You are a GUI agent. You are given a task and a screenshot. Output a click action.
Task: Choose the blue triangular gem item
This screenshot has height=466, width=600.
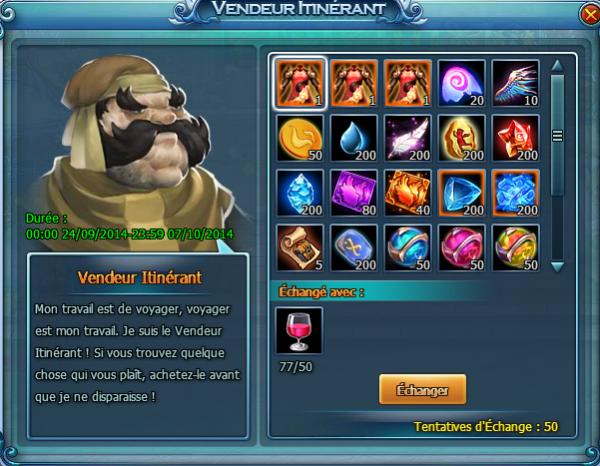pos(461,193)
